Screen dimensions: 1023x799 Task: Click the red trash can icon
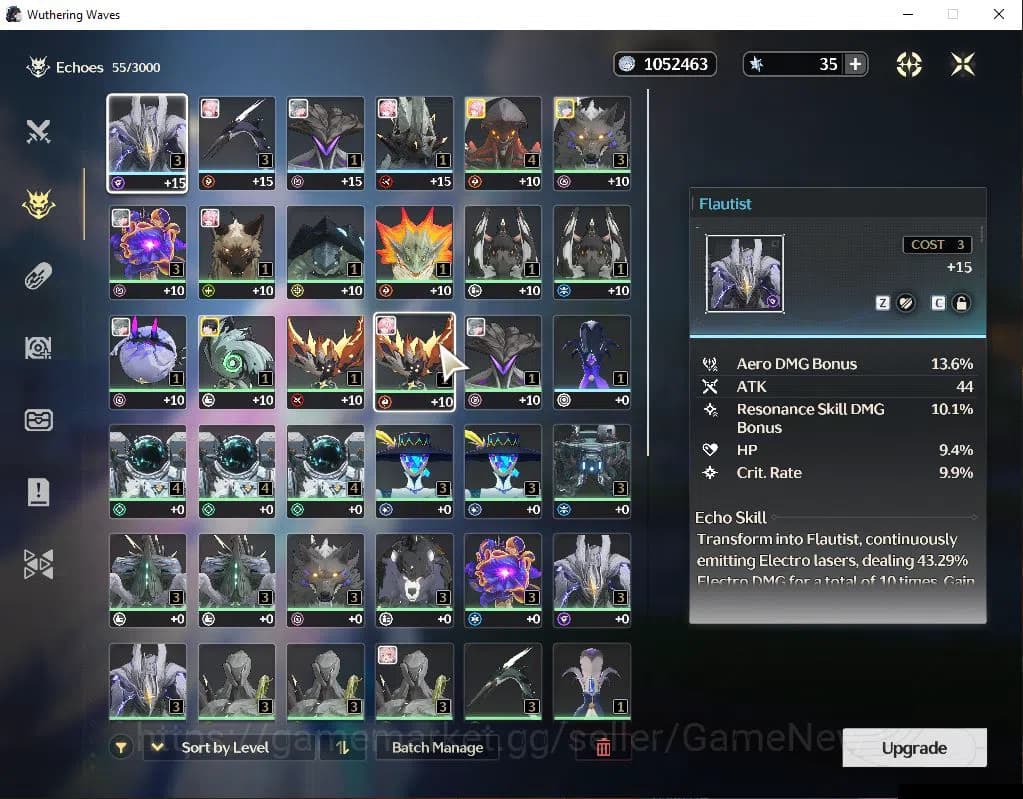click(x=603, y=747)
